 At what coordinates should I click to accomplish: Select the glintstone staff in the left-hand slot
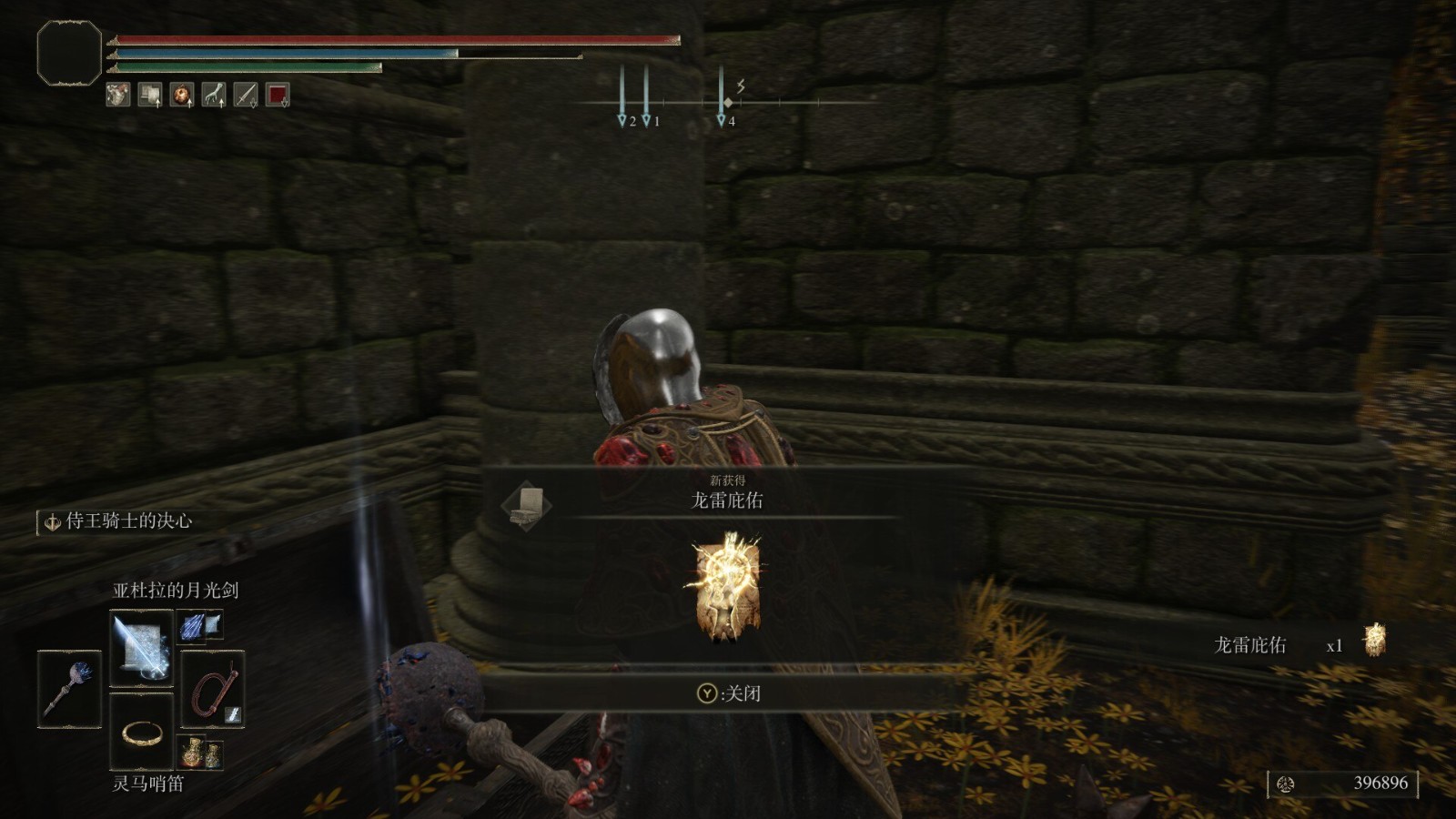tap(69, 689)
